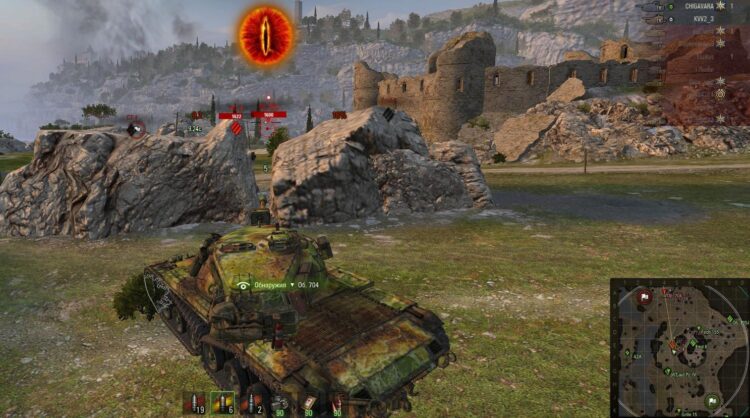Use the fire extinguisher consumable
This screenshot has width=750, height=418.
[x=337, y=403]
